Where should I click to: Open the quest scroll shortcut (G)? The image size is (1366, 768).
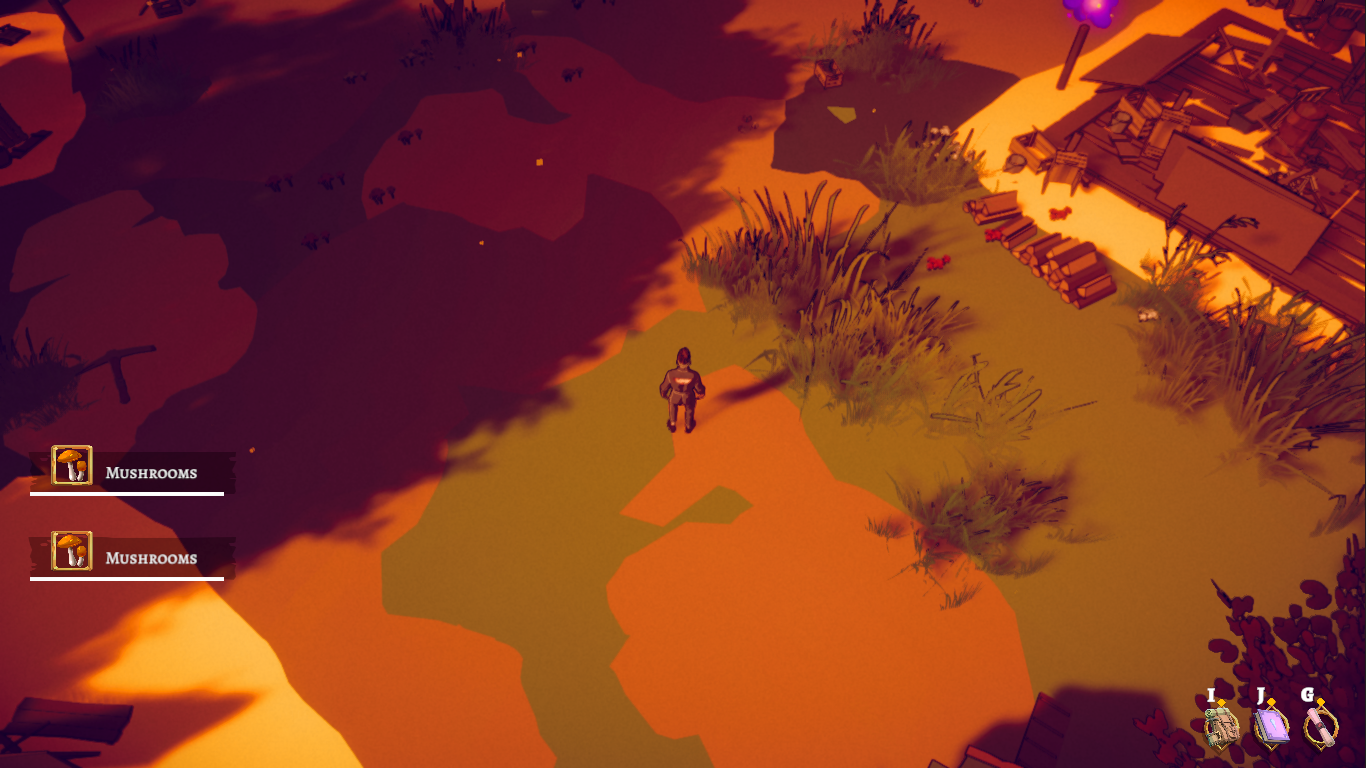coord(1322,726)
